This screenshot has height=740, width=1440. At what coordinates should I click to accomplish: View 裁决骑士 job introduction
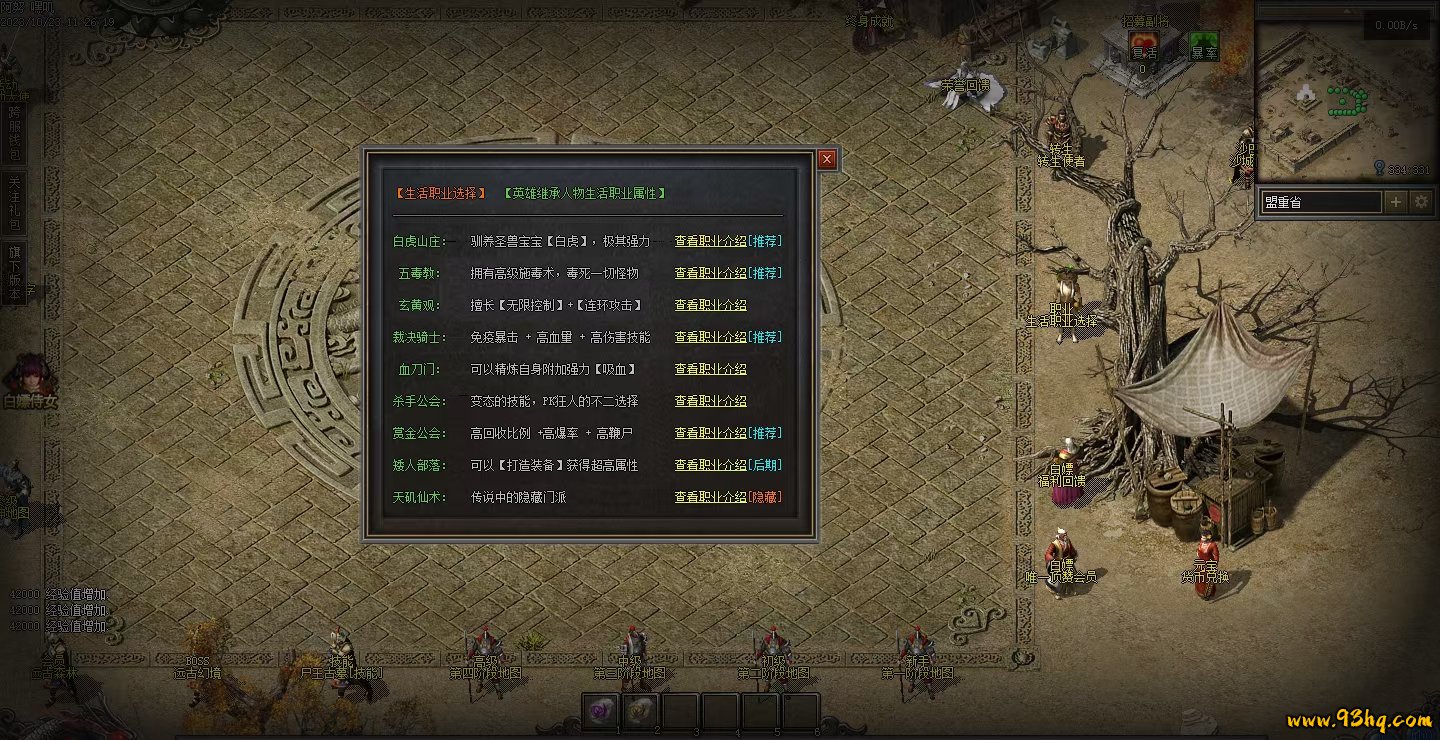[x=710, y=337]
